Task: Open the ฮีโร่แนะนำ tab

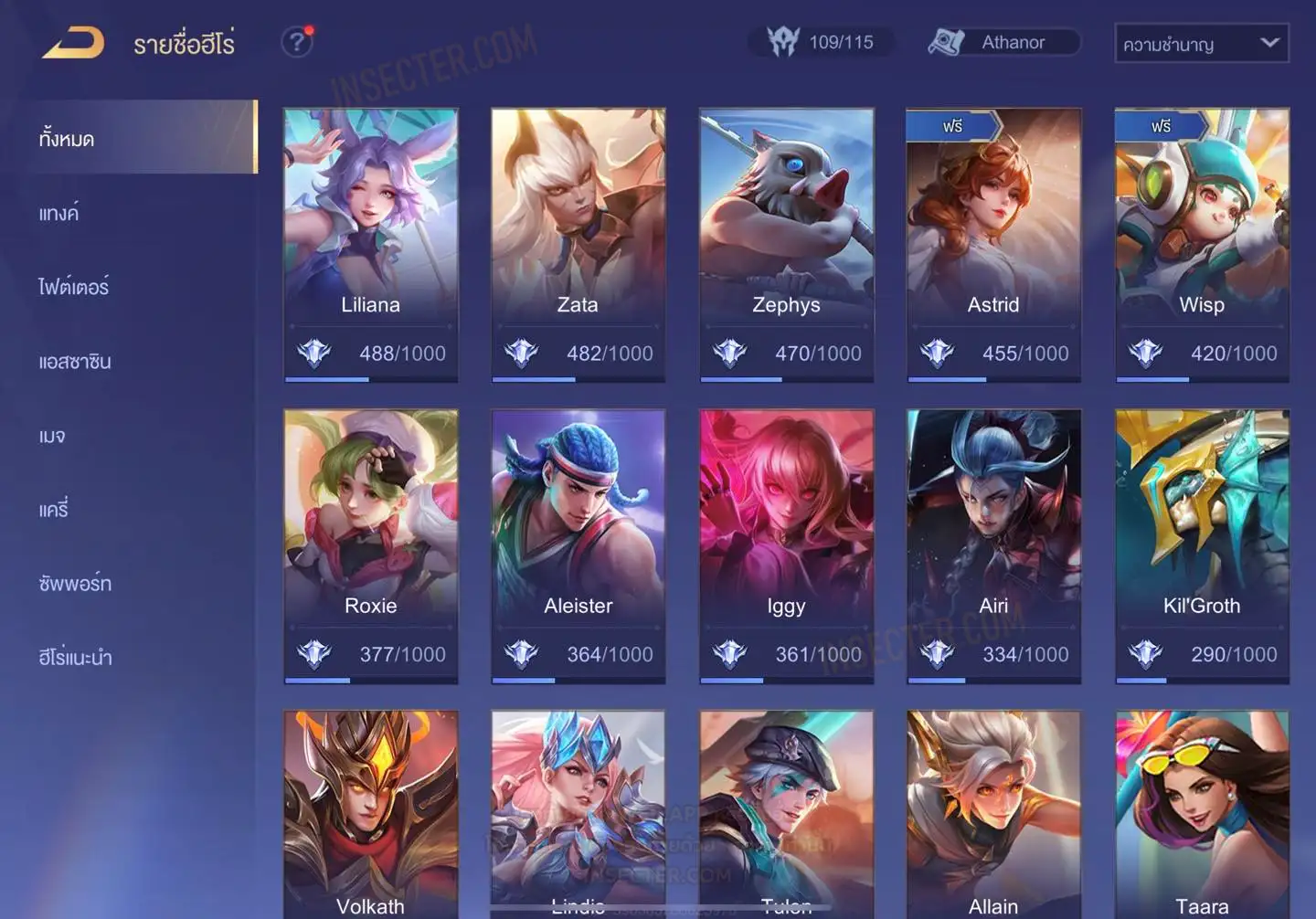Action: coord(75,658)
